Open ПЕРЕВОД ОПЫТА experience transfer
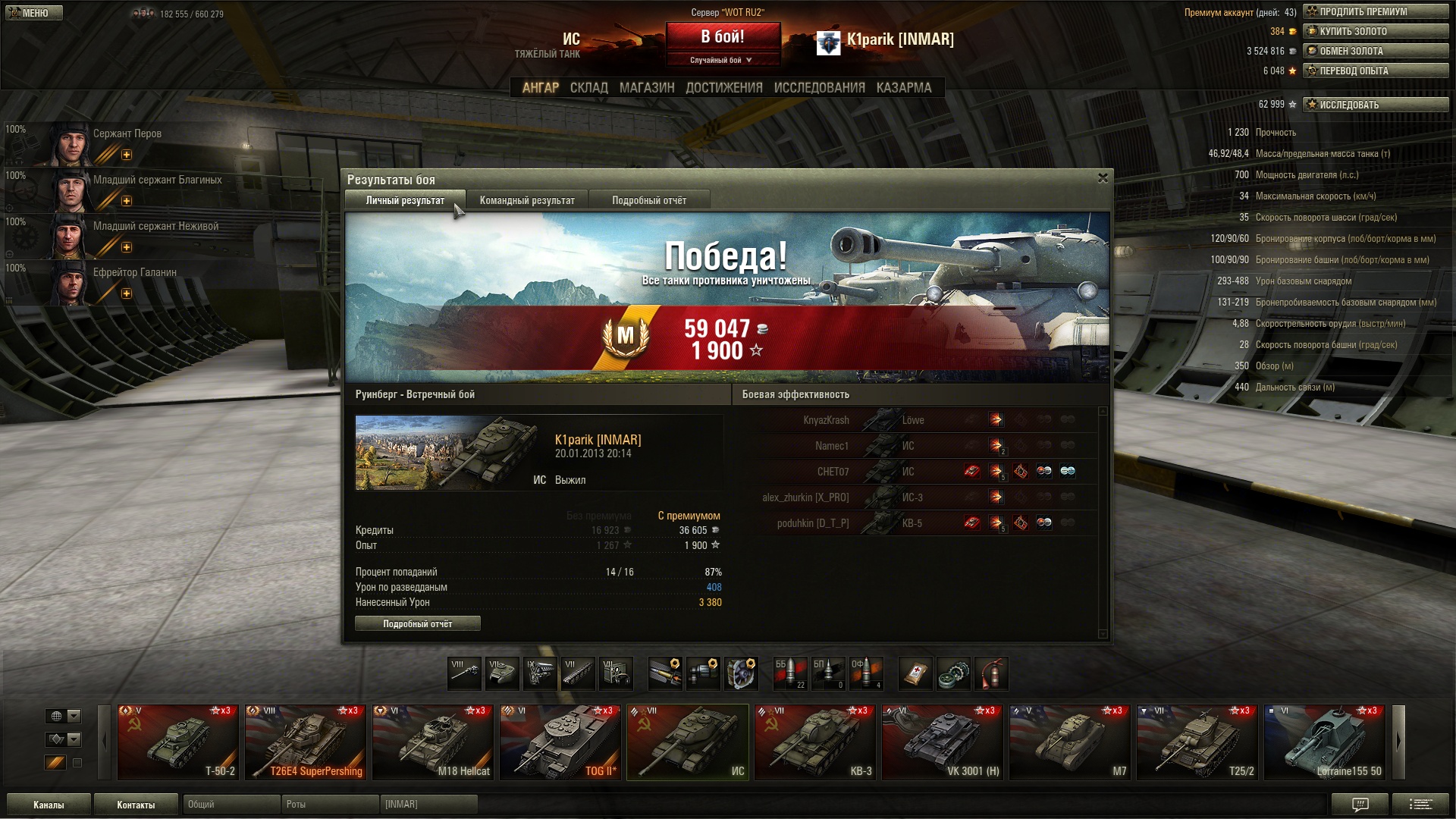This screenshot has height=819, width=1456. point(1375,71)
